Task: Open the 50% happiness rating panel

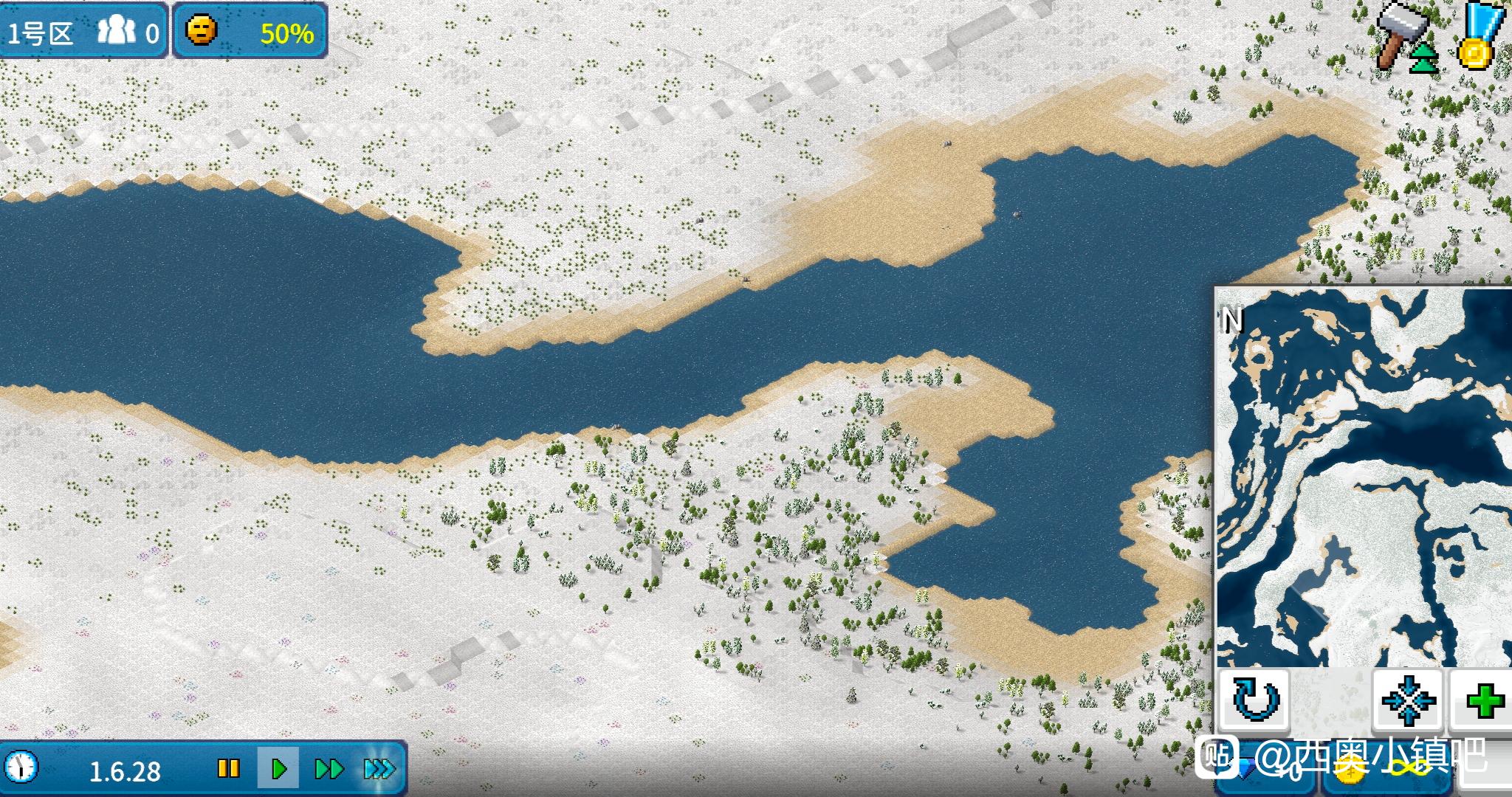Action: coord(250,32)
